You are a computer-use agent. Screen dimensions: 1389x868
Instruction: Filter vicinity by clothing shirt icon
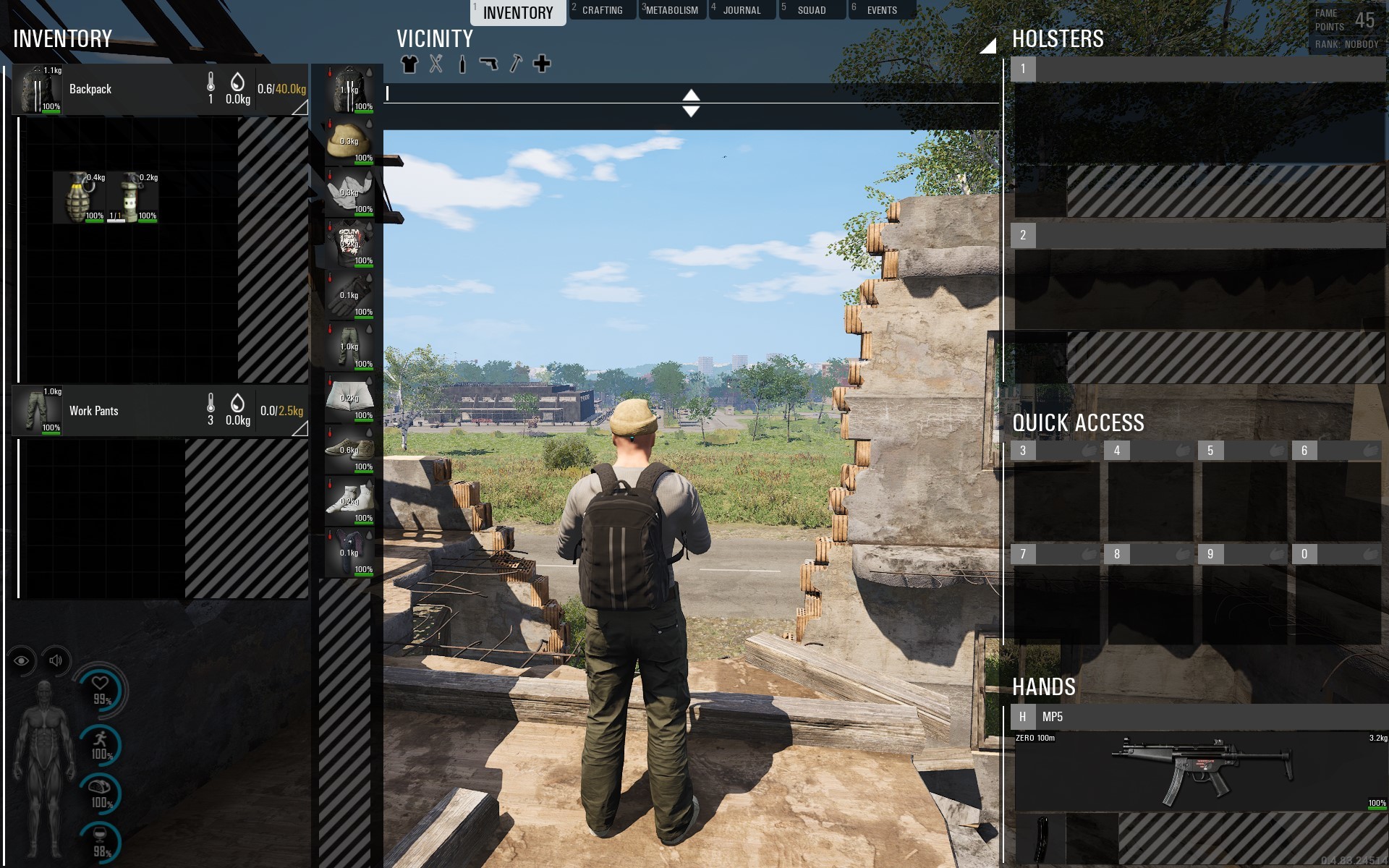[x=409, y=64]
